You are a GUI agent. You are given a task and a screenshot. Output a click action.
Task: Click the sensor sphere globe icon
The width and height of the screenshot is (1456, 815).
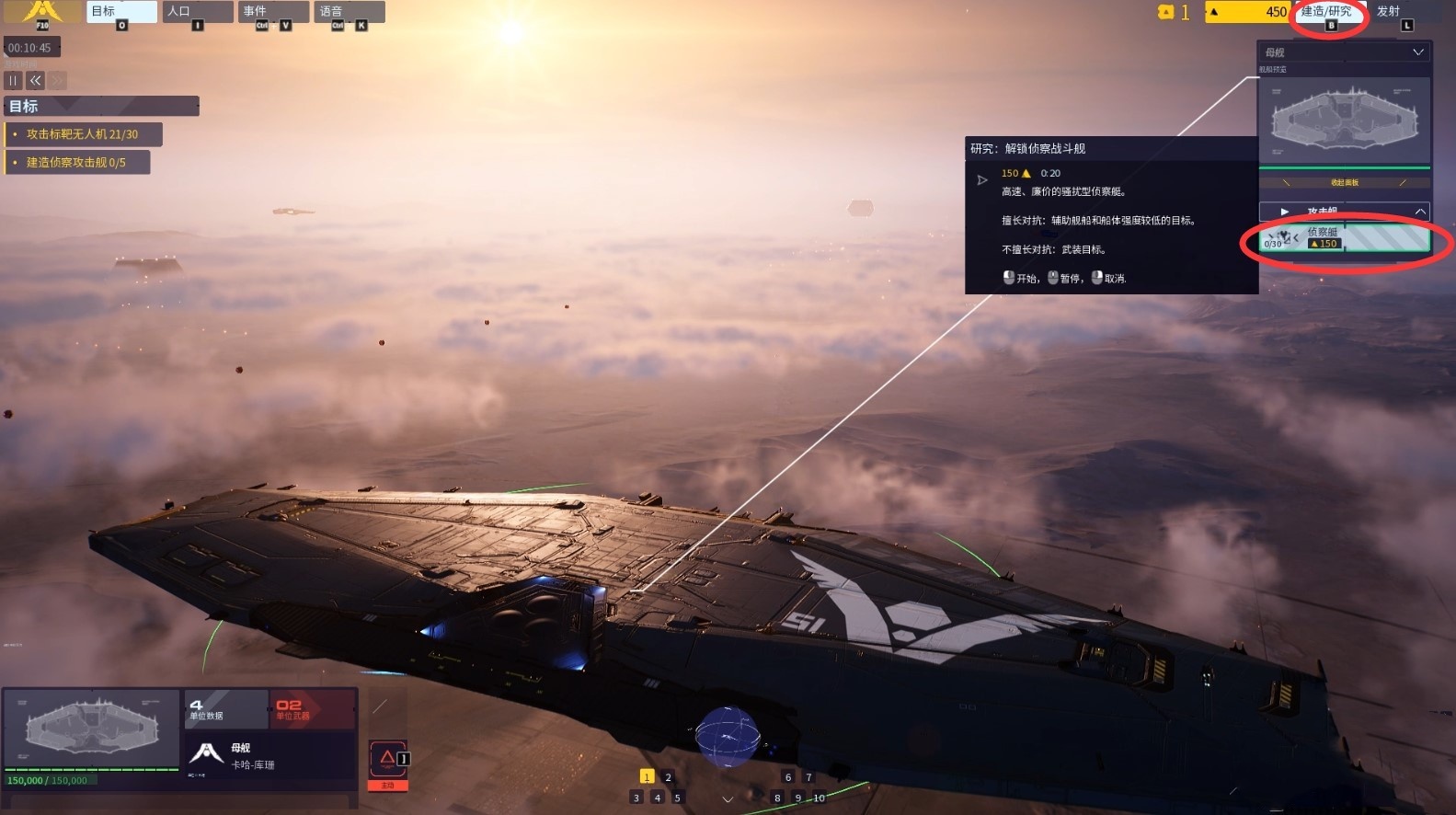728,736
